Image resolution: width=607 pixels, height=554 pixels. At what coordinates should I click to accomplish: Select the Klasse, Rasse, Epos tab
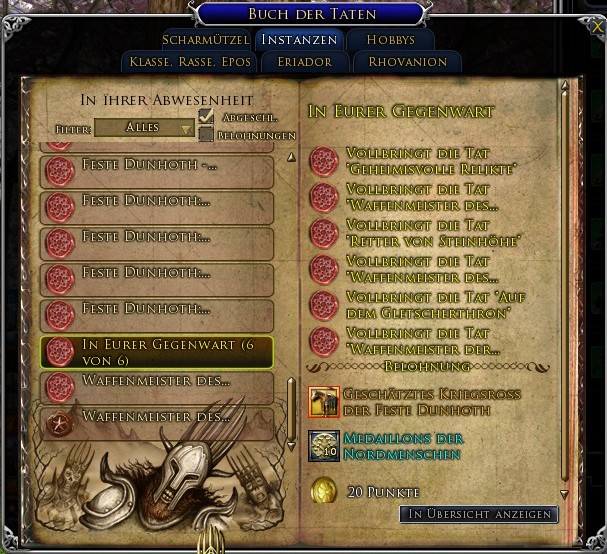click(x=190, y=62)
